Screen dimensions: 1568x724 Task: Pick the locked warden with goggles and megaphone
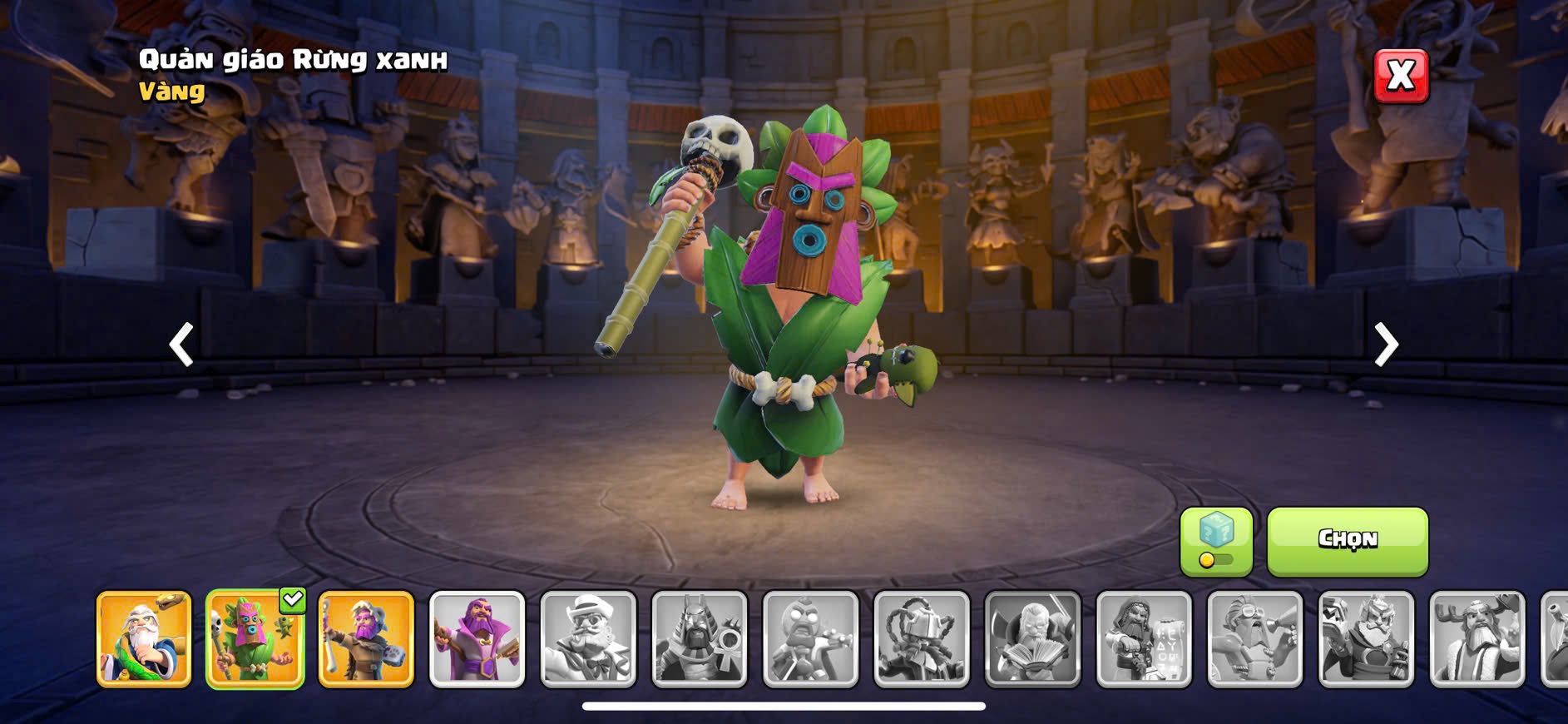pos(1255,639)
